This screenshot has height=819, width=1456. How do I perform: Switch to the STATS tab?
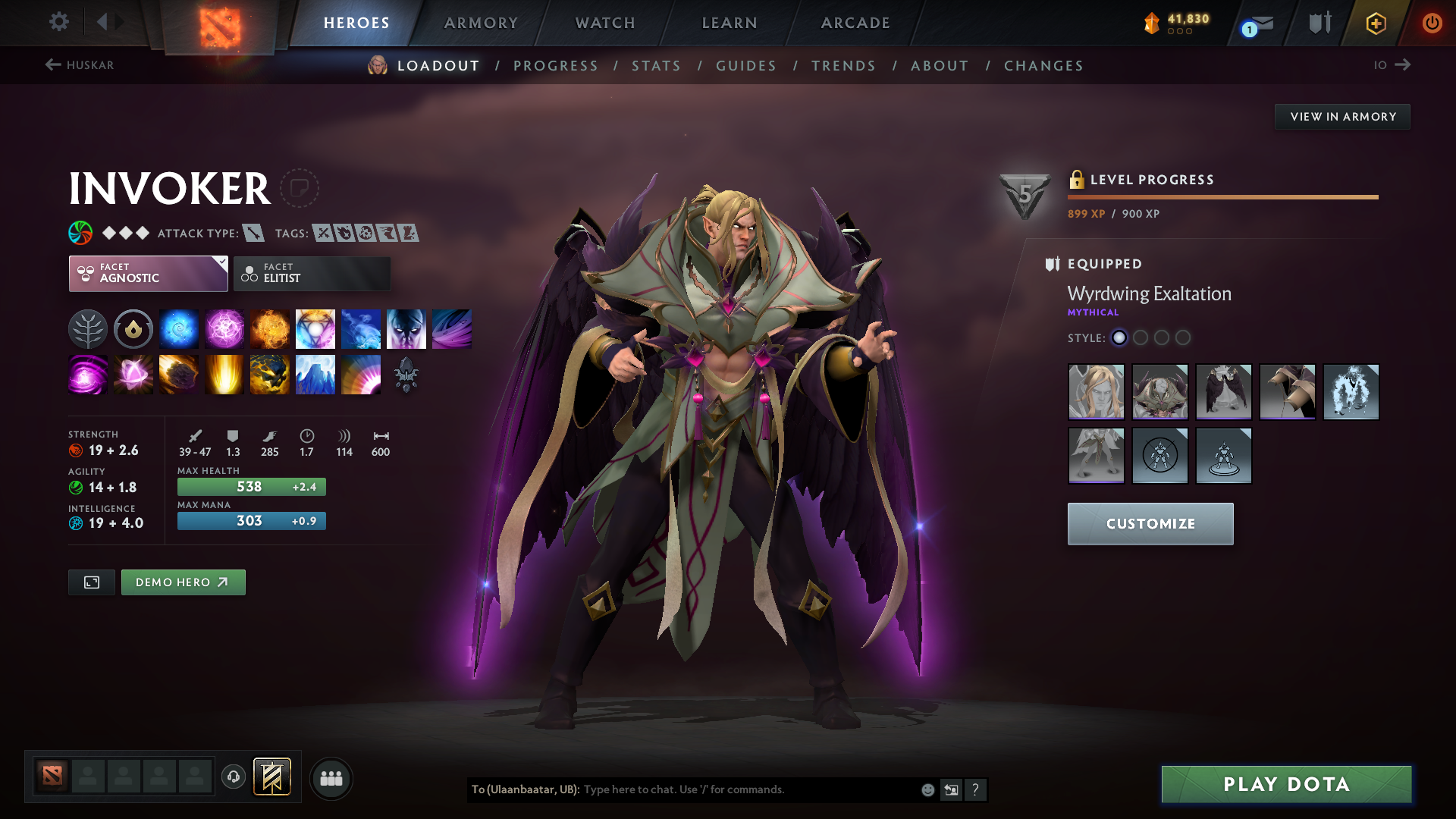(656, 66)
